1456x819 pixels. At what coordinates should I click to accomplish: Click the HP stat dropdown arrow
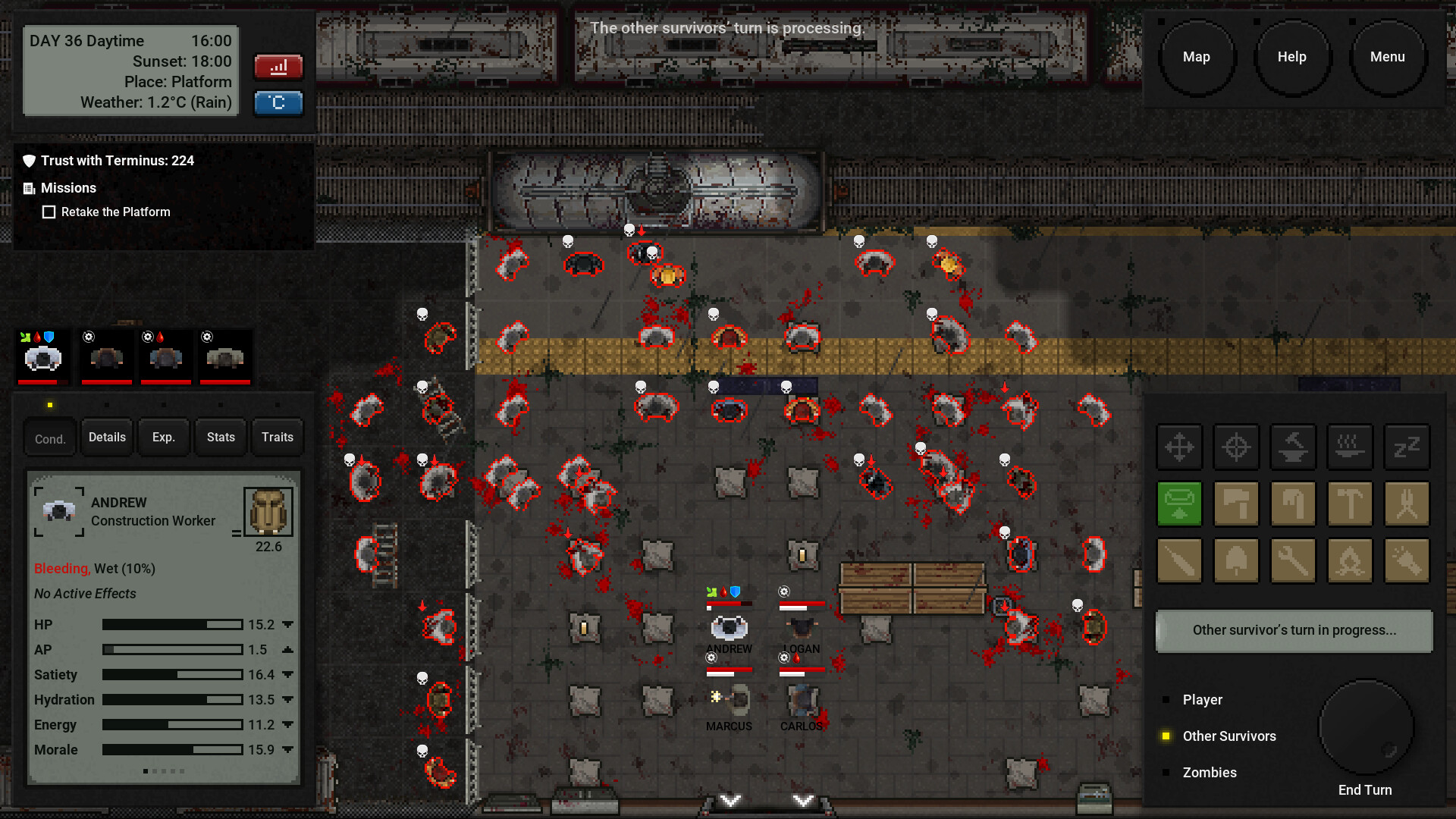pyautogui.click(x=287, y=624)
